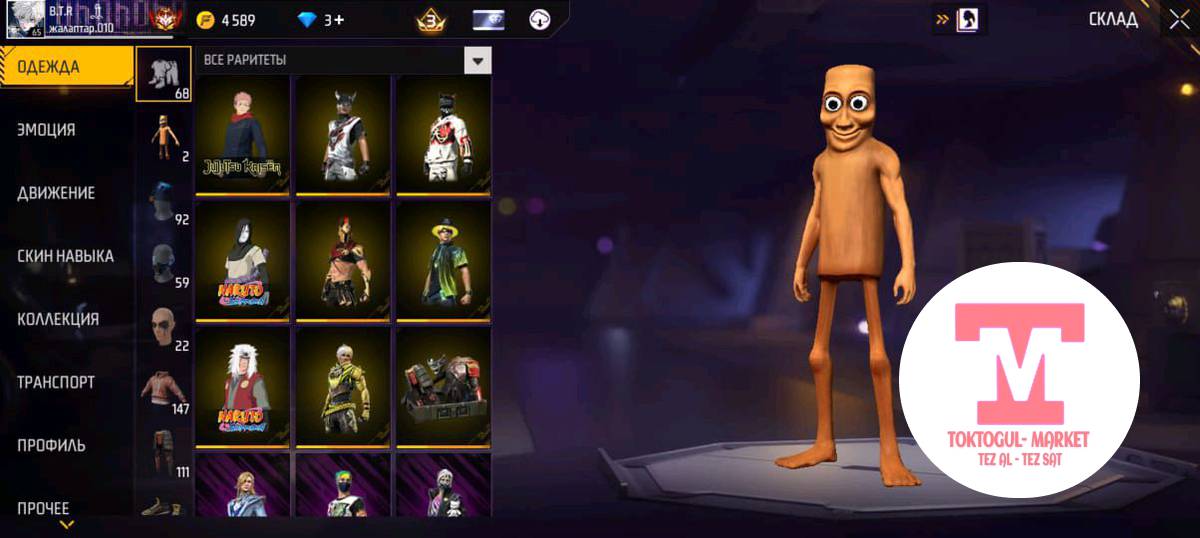Select the ПРОЧЕЕ category
The image size is (1200, 538).
[43, 508]
